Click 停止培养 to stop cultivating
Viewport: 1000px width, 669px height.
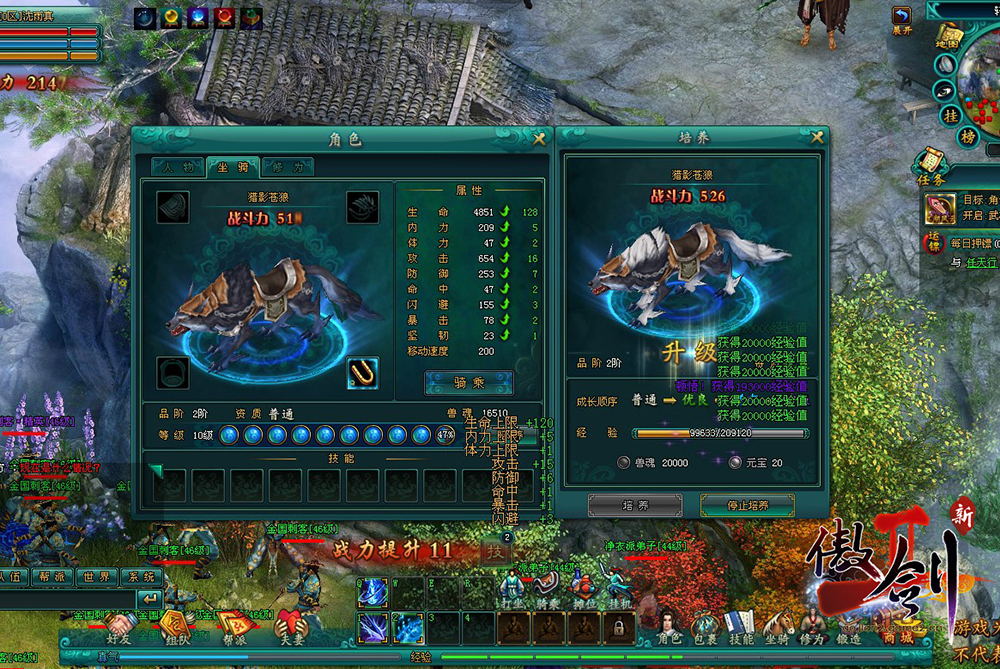point(747,505)
